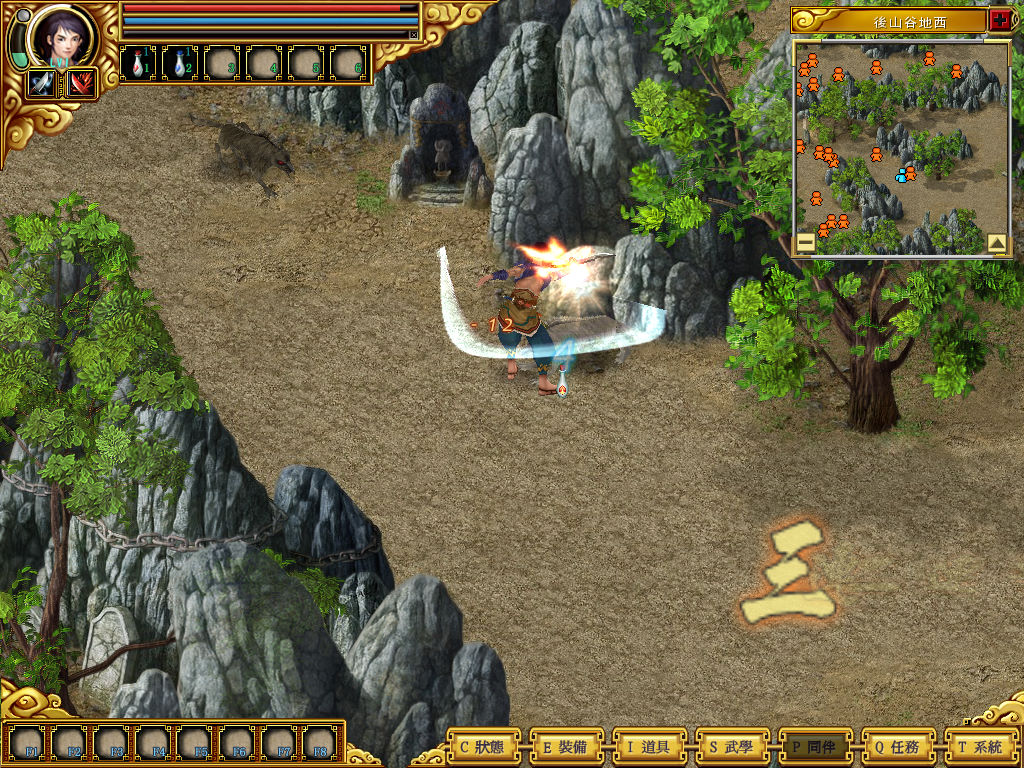This screenshot has height=768, width=1024.
Task: Open the 道具 items inventory
Action: click(649, 746)
